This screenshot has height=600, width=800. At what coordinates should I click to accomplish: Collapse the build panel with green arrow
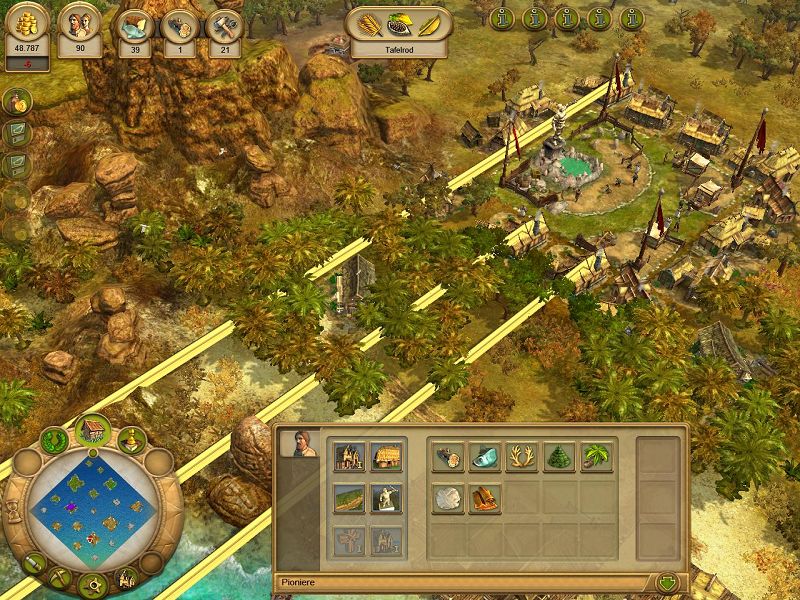pyautogui.click(x=667, y=581)
